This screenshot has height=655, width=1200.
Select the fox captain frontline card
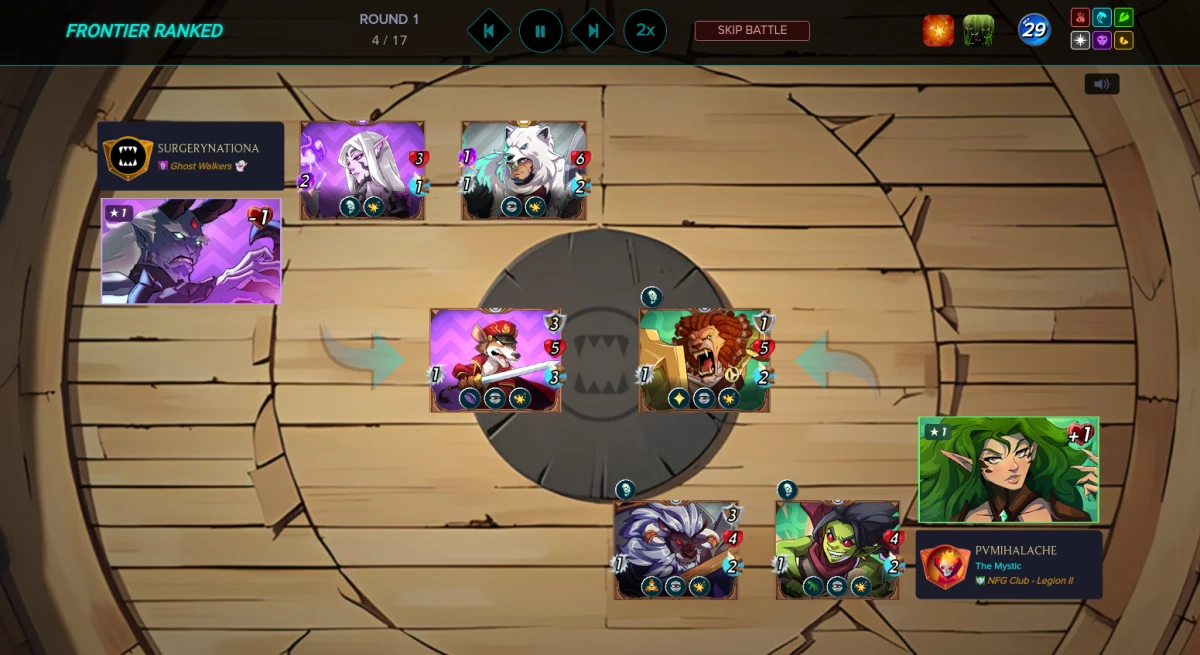click(x=496, y=360)
